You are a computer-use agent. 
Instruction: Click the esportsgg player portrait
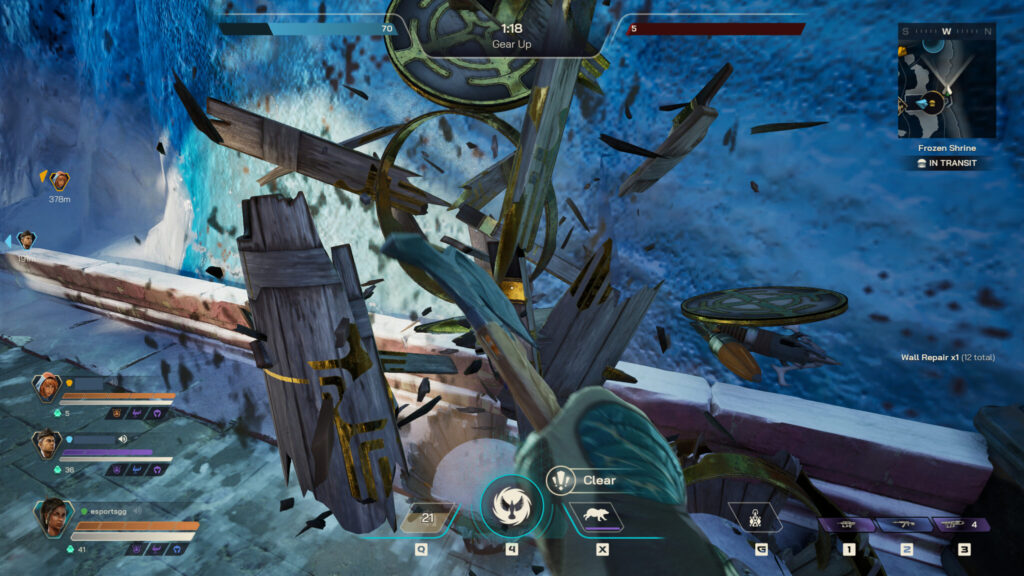coord(52,517)
